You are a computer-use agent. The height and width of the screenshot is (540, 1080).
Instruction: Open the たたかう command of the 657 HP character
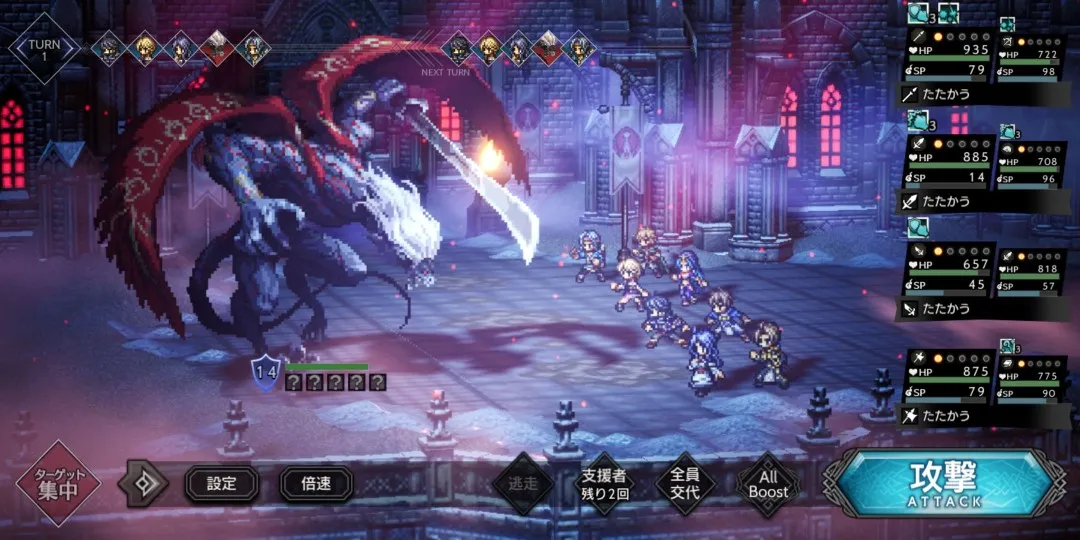pos(946,309)
